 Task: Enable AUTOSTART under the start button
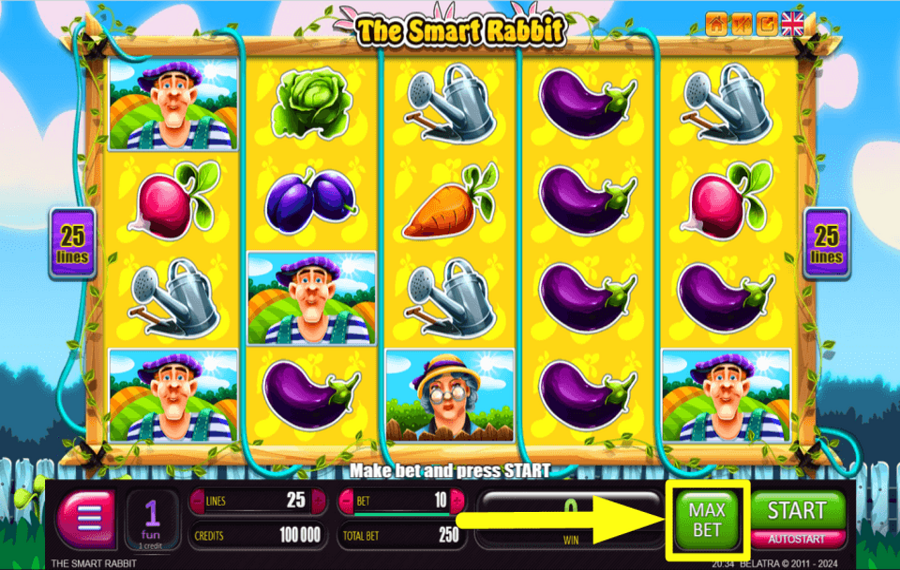[796, 537]
